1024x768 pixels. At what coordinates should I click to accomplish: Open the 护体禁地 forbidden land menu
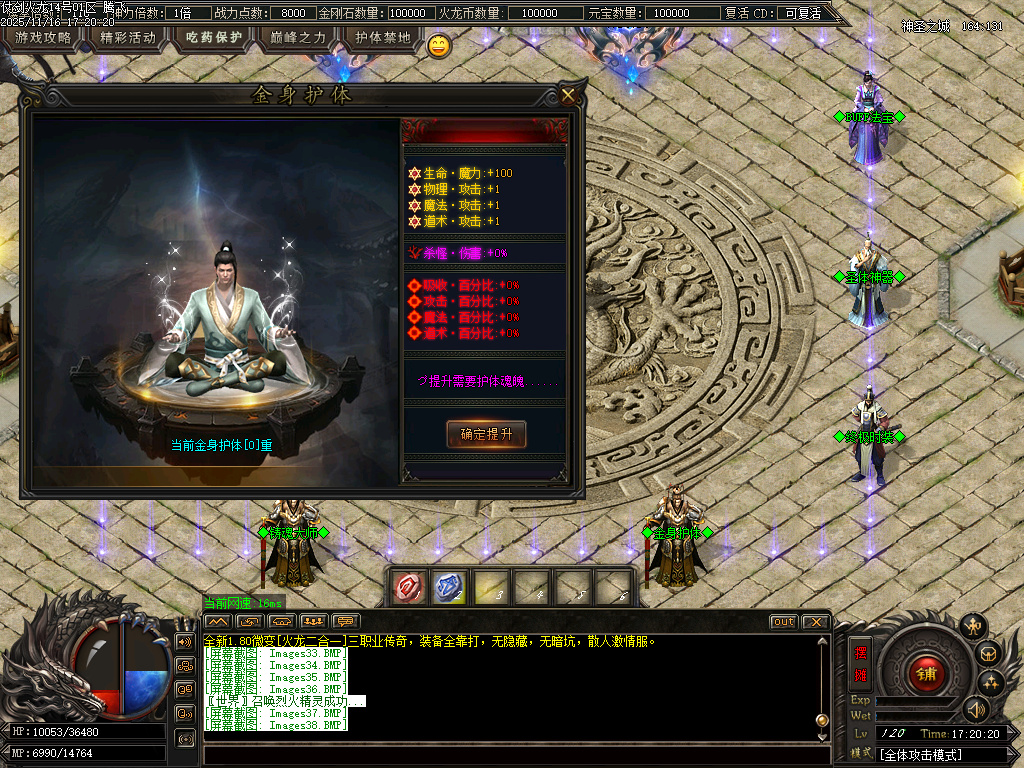[x=383, y=38]
